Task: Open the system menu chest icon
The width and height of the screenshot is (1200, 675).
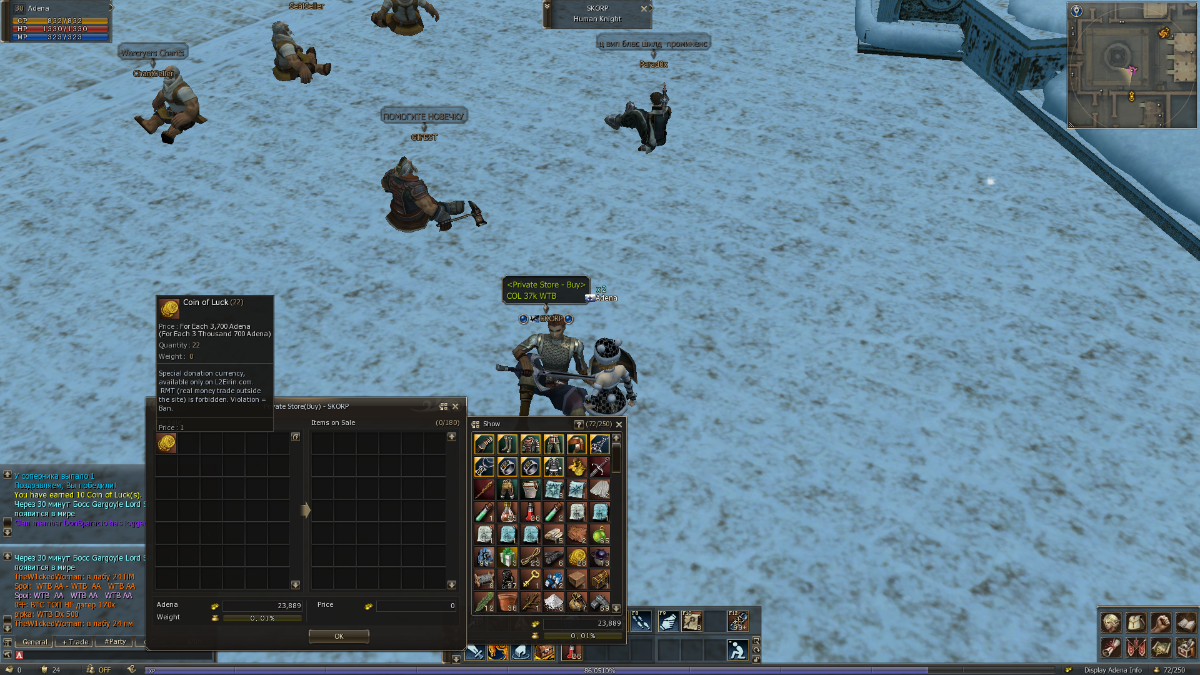Action: (x=1184, y=647)
